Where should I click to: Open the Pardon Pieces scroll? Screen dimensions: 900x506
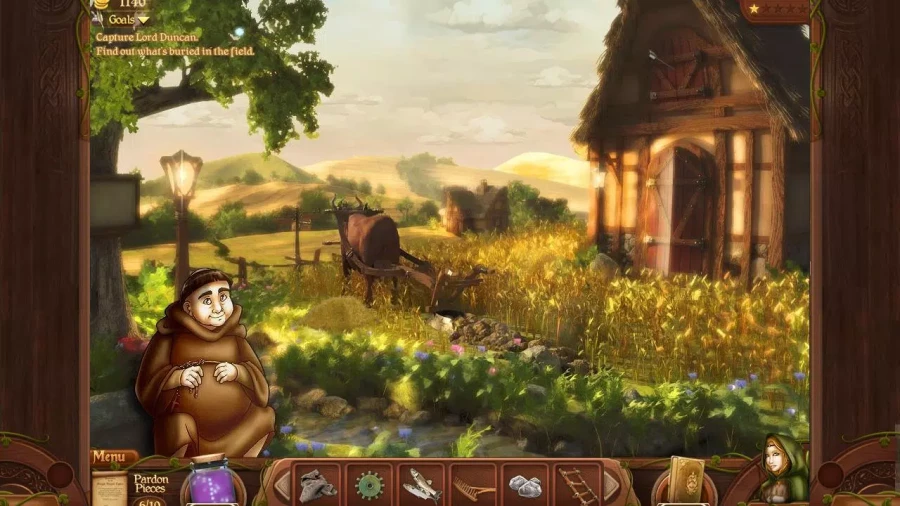click(x=108, y=489)
